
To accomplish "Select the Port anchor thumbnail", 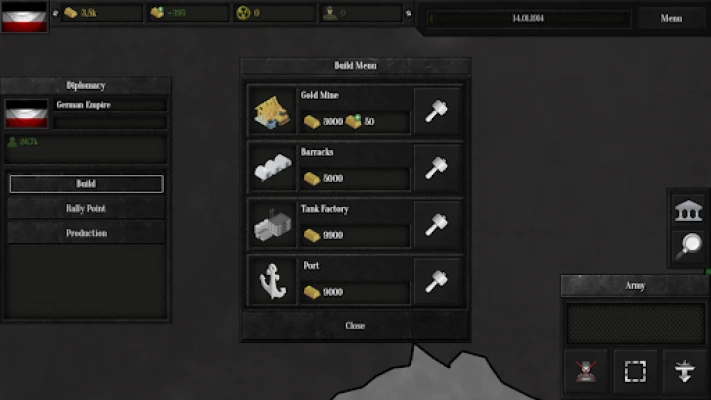I will point(270,281).
